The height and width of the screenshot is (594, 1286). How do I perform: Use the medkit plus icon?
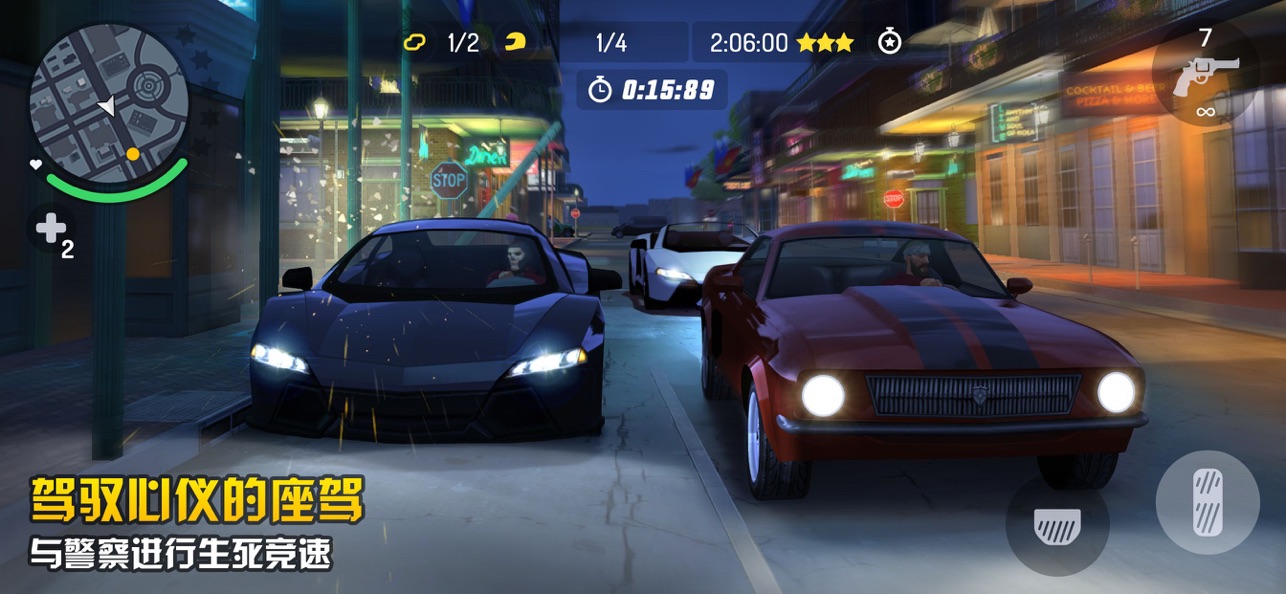(x=52, y=230)
